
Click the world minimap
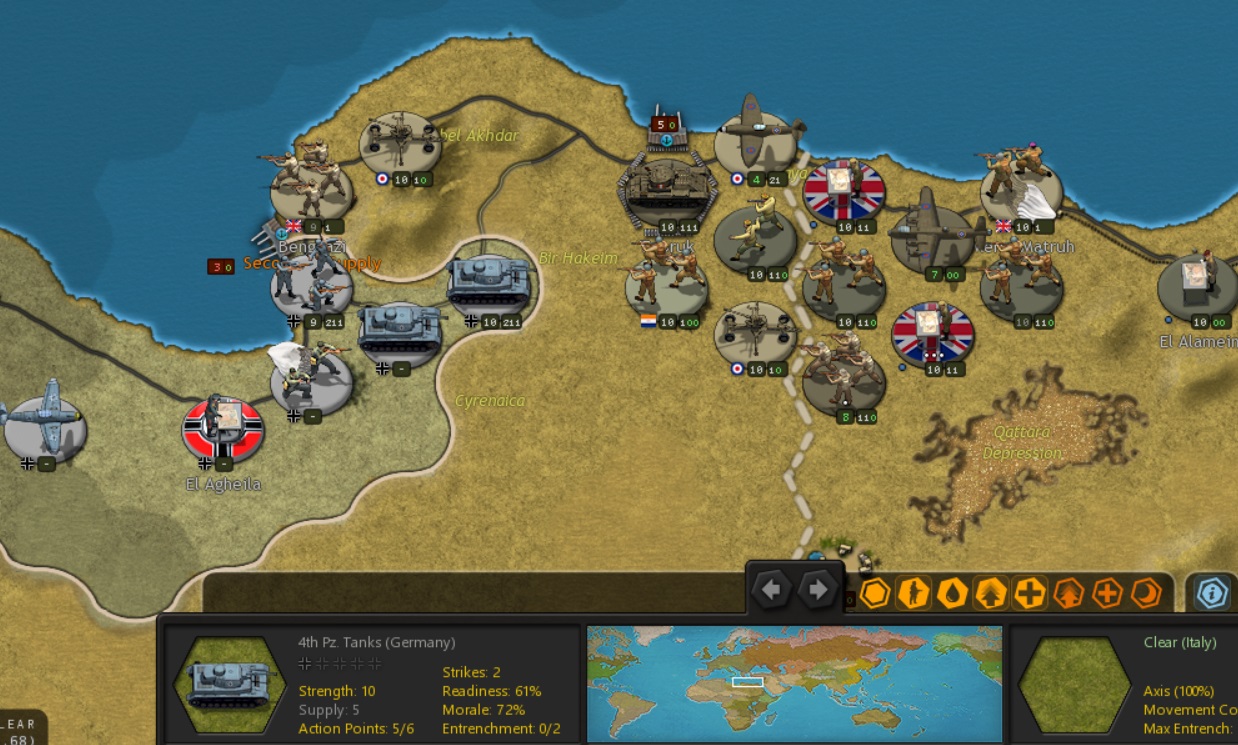pos(794,684)
